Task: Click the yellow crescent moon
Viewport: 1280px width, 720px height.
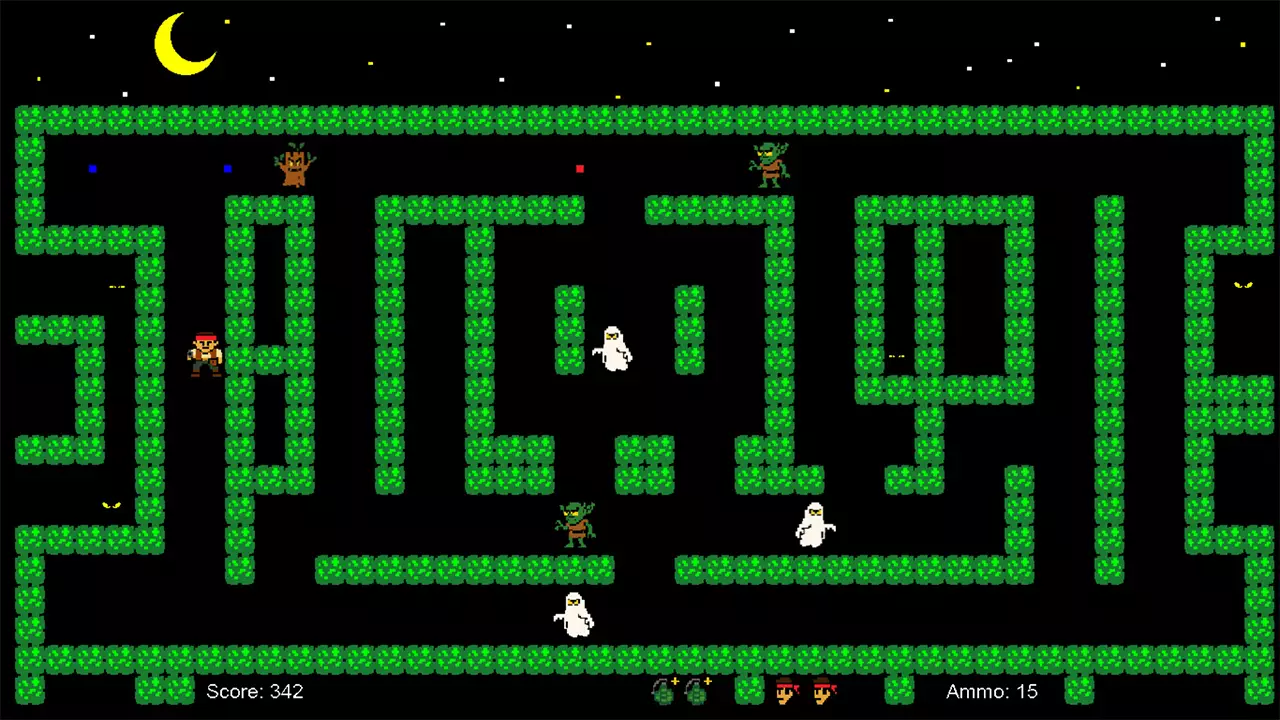Action: [185, 45]
